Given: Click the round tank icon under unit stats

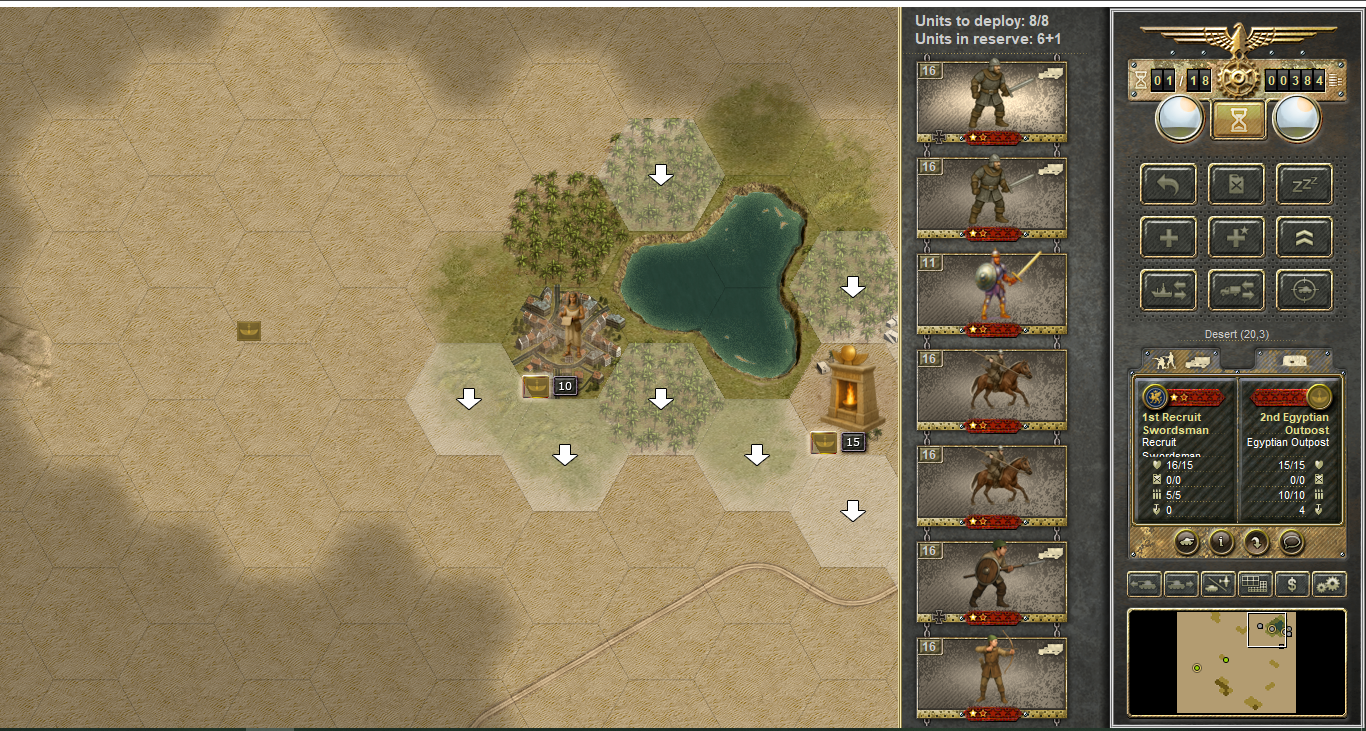Looking at the screenshot, I should (x=1185, y=542).
